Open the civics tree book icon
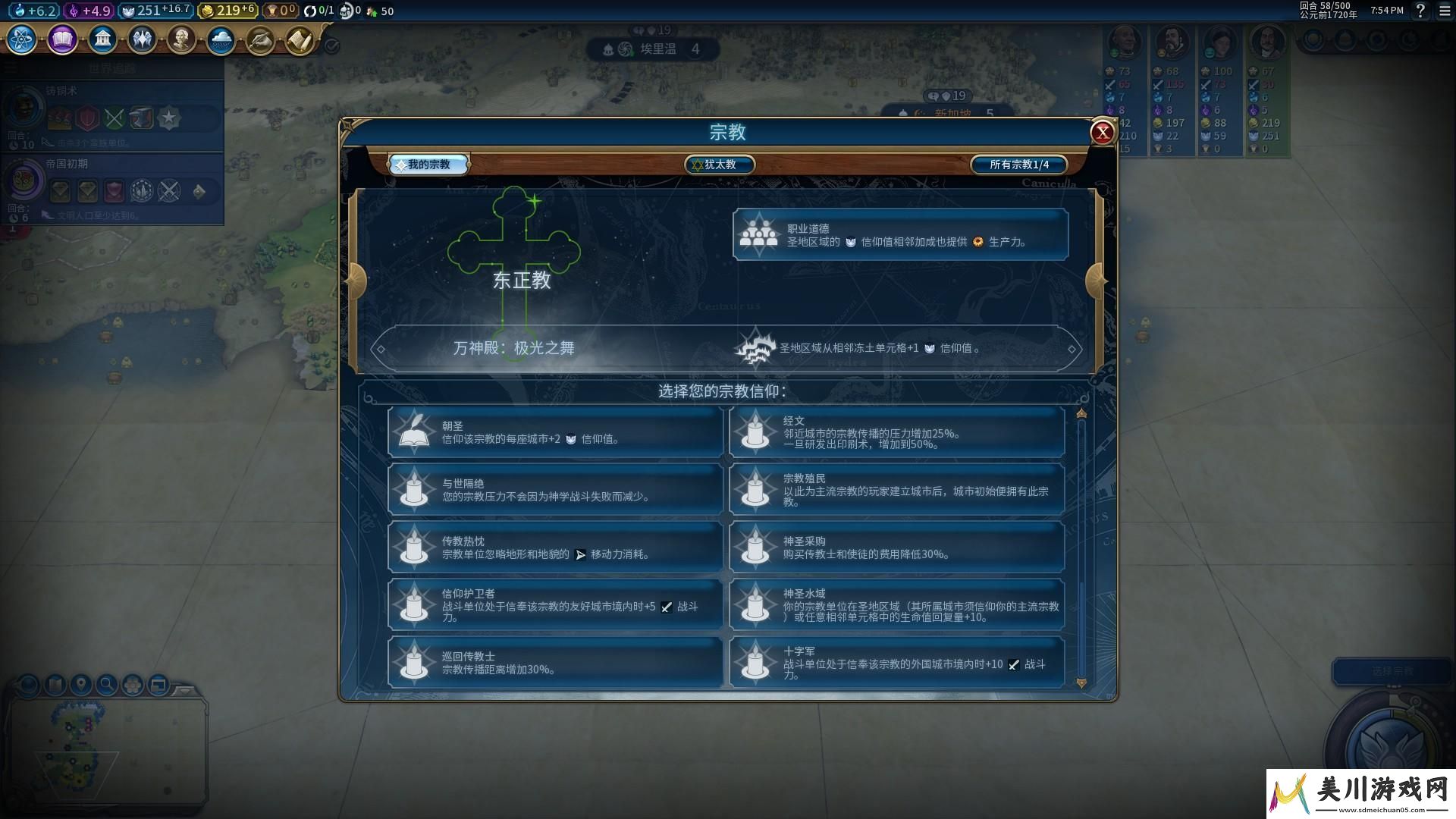Image resolution: width=1456 pixels, height=819 pixels. click(62, 39)
